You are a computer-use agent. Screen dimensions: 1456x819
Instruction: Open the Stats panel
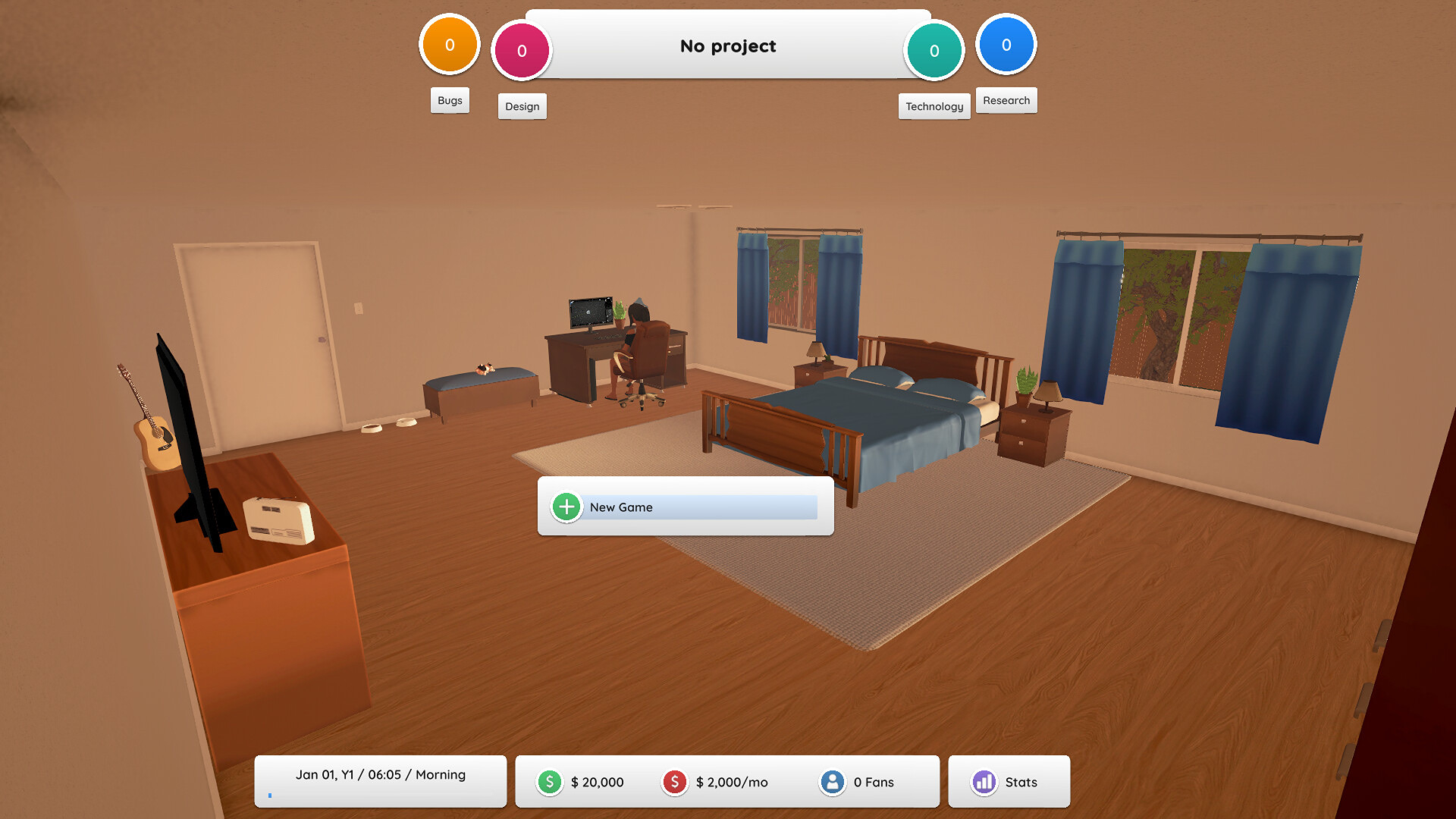[x=1008, y=782]
